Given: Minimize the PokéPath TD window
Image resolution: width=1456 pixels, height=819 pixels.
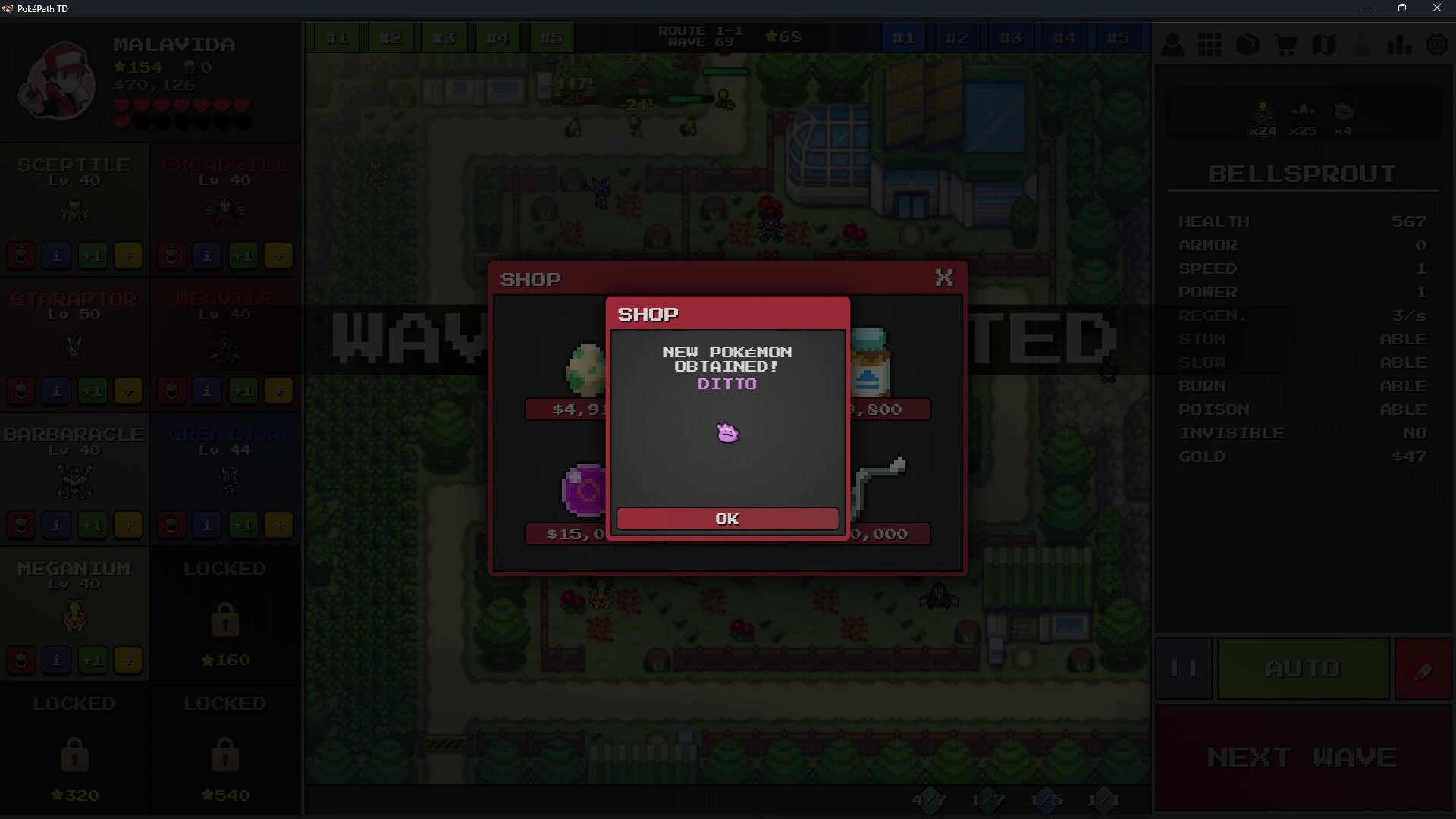Looking at the screenshot, I should 1368,8.
